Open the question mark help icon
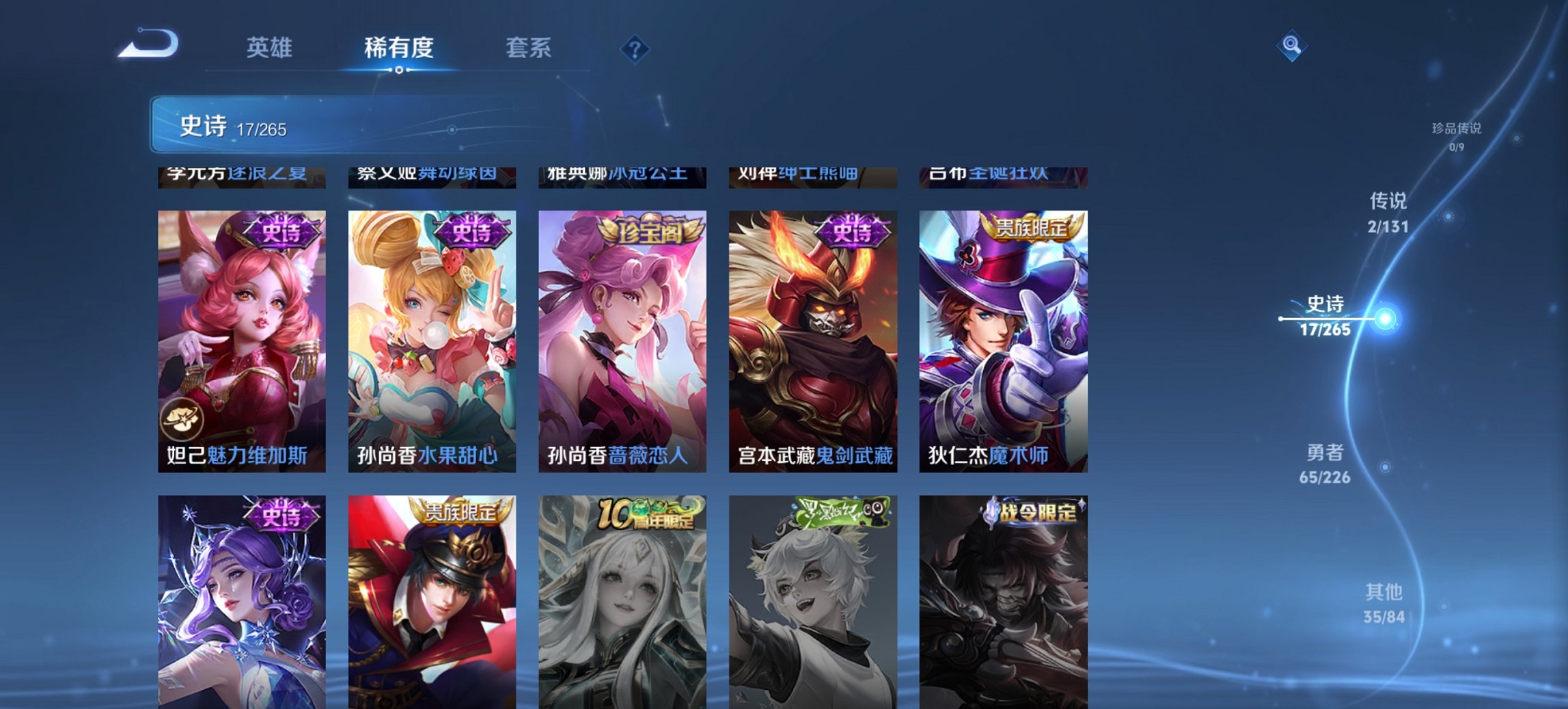This screenshot has height=709, width=1568. (x=634, y=49)
